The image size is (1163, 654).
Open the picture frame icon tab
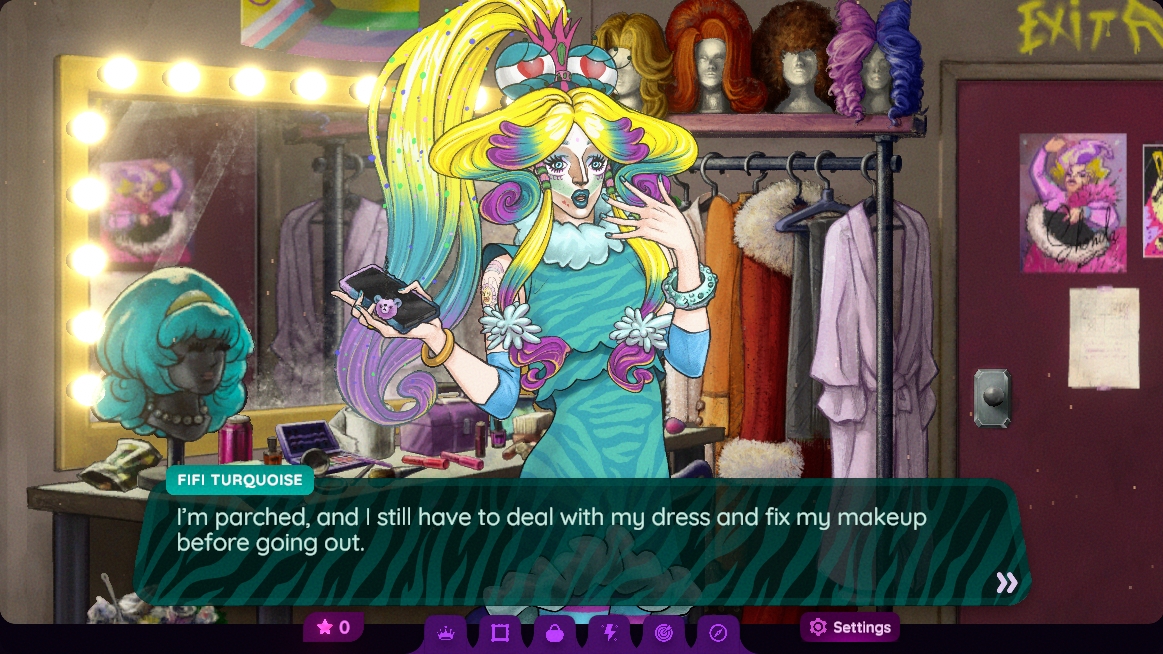tap(500, 632)
